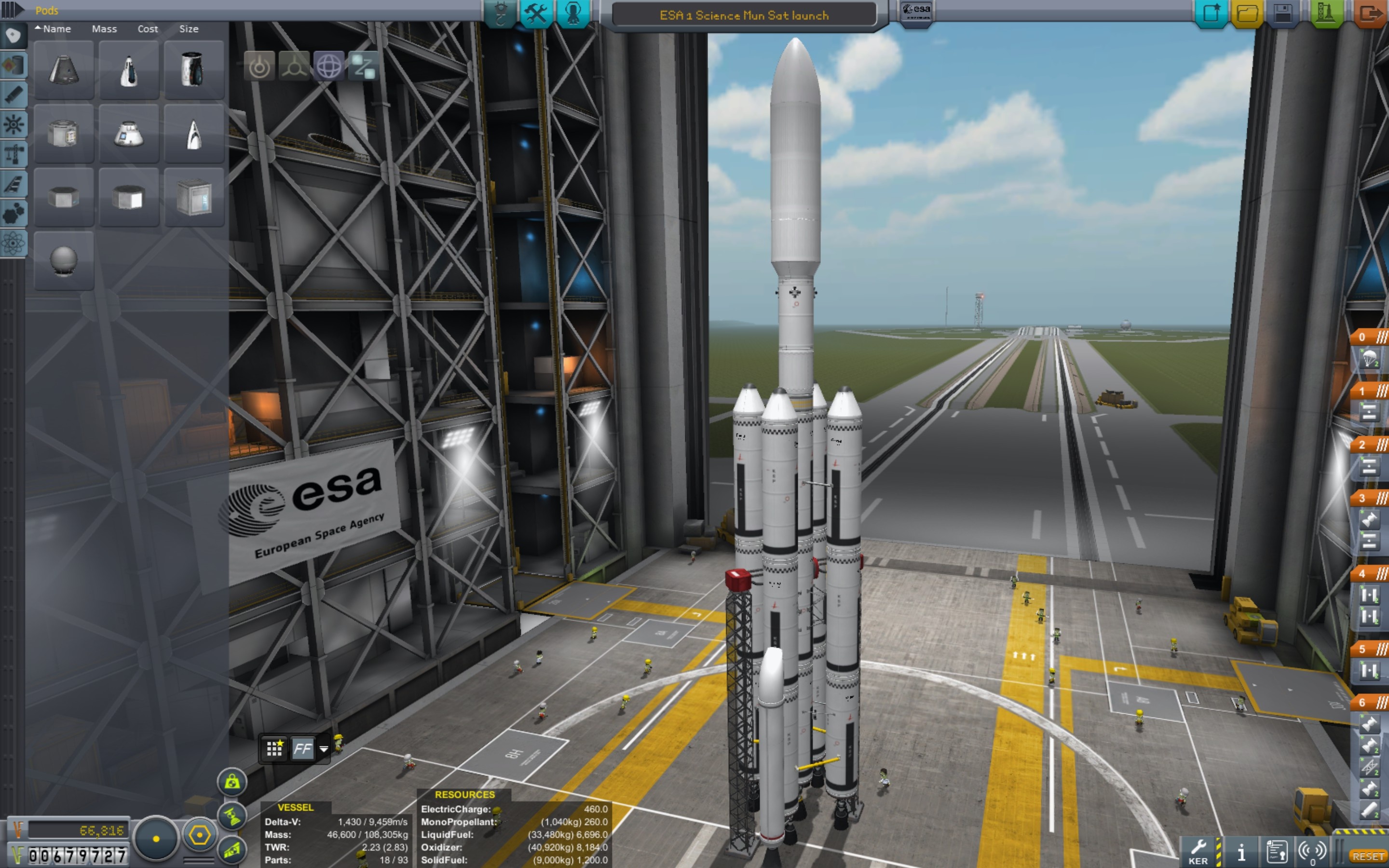Edit the vessel name field
This screenshot has width=1389, height=868.
744,15
